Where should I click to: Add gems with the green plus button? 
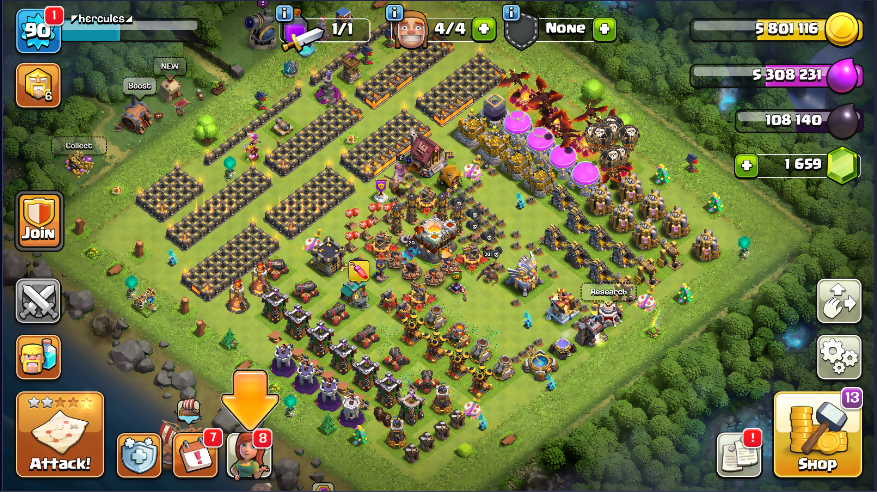coord(745,165)
